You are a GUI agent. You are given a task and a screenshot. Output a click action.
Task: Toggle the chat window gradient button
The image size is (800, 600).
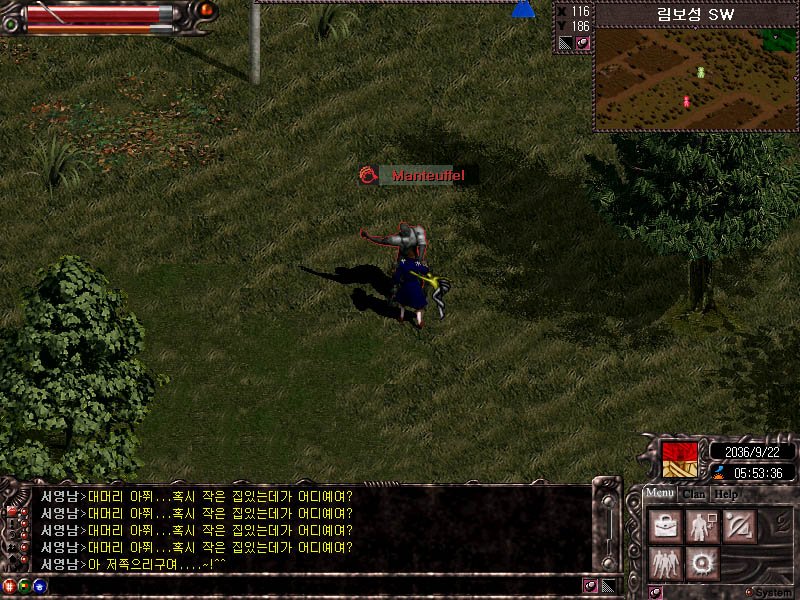coord(608,586)
